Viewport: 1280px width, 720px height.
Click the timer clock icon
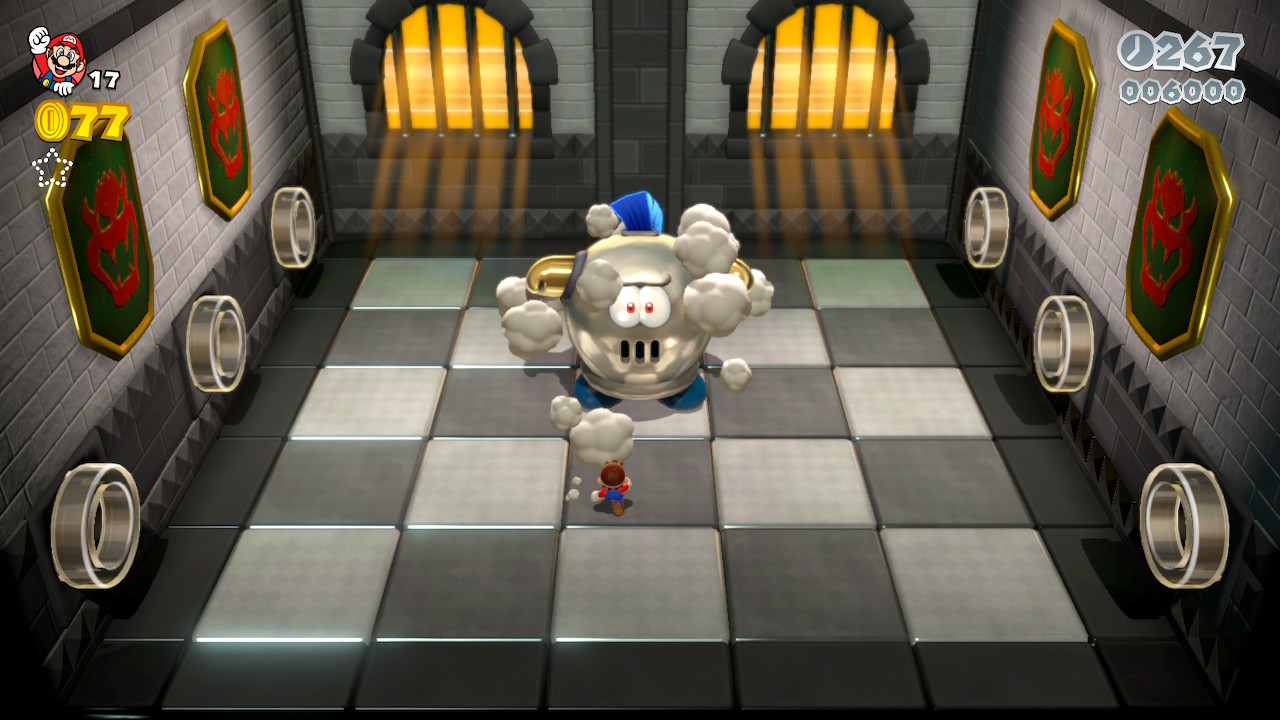coord(1137,51)
